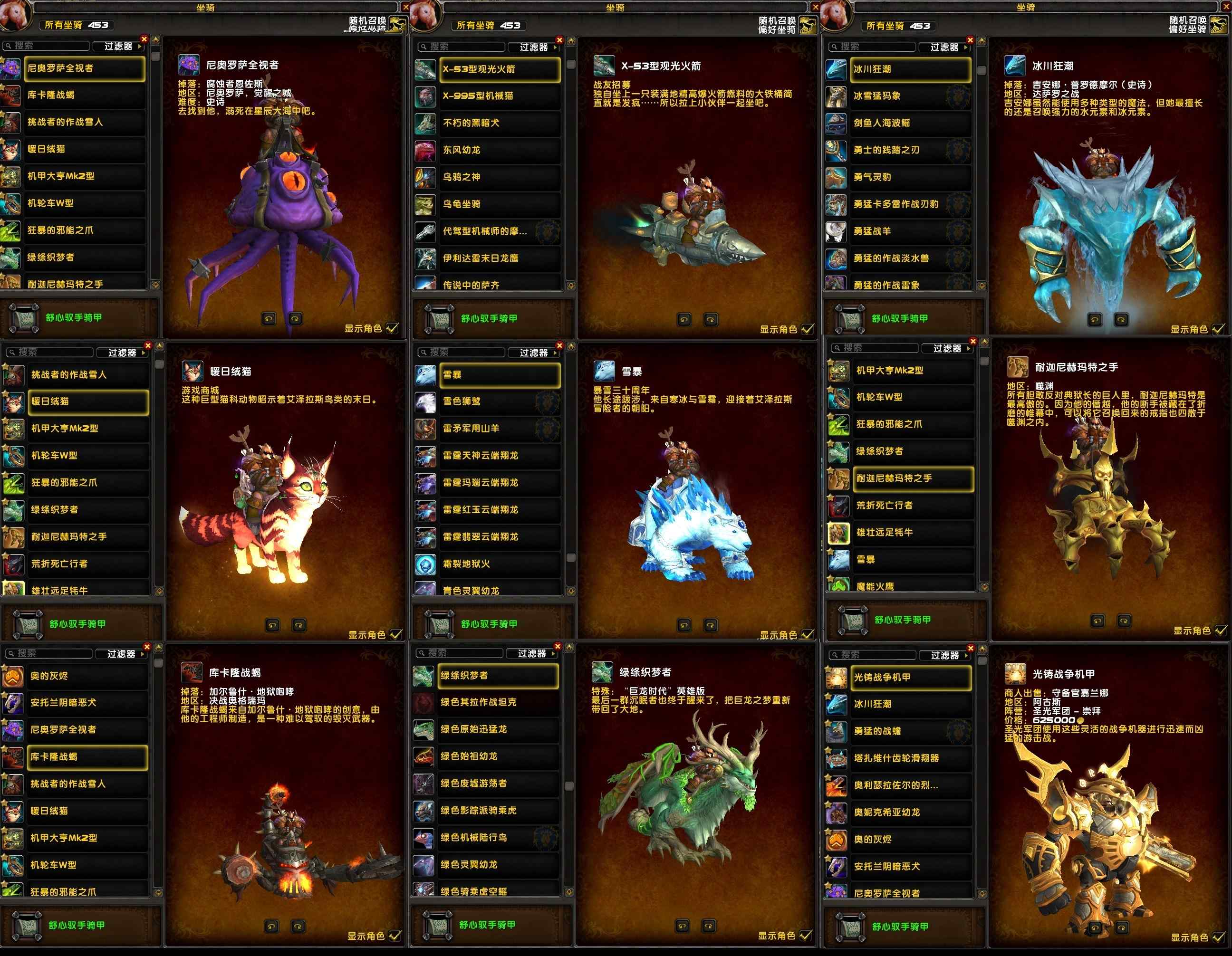Image resolution: width=1232 pixels, height=956 pixels.
Task: Select the 雷矛军用山羊 mount entry
Action: coord(499,429)
